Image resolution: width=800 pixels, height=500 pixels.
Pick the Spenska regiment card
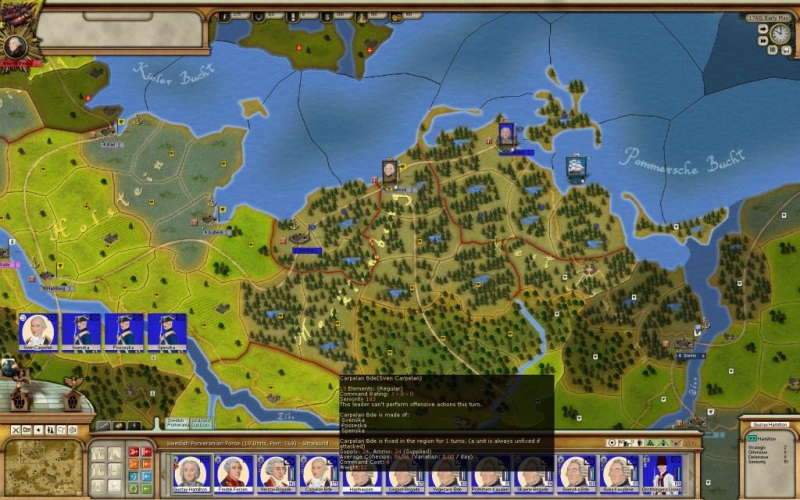tap(167, 331)
